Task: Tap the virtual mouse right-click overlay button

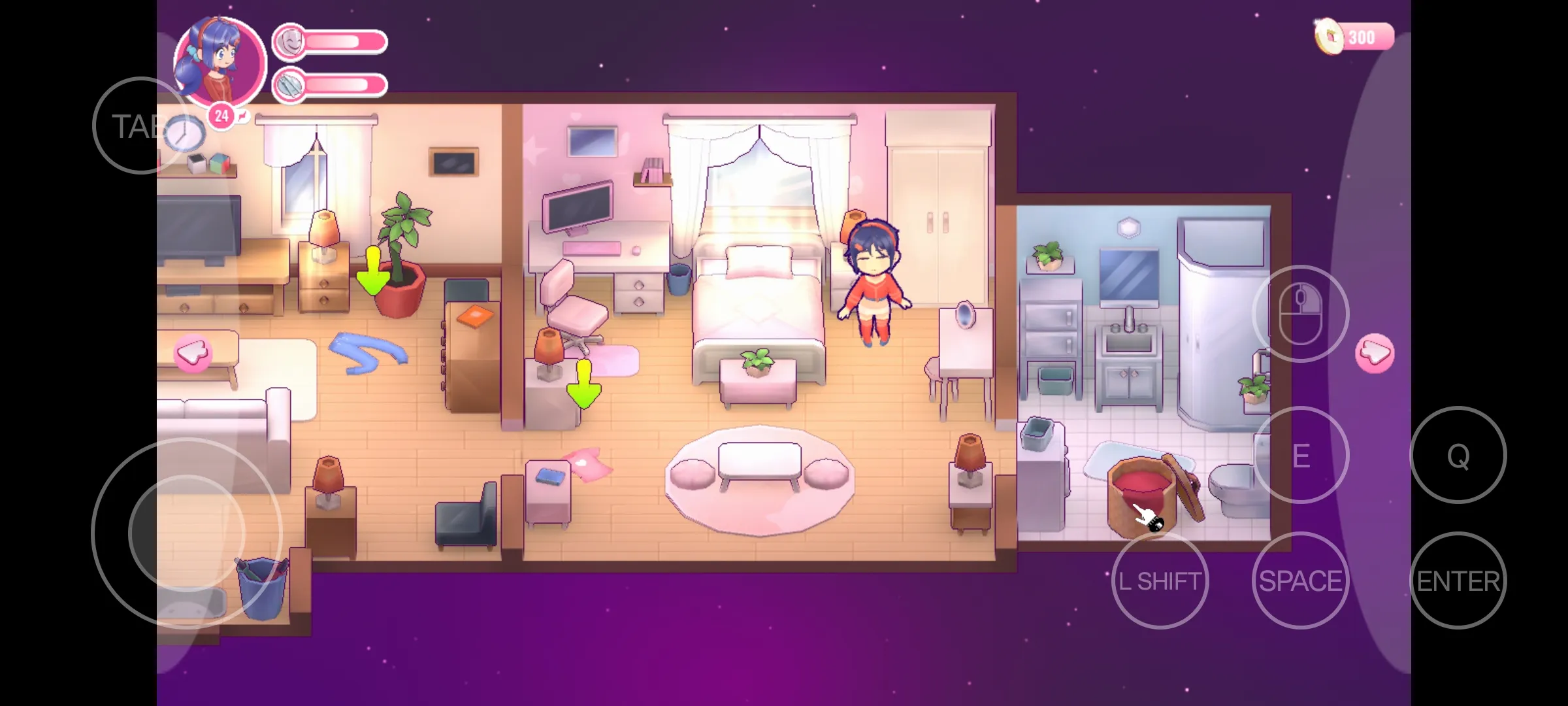Action: [x=1300, y=314]
